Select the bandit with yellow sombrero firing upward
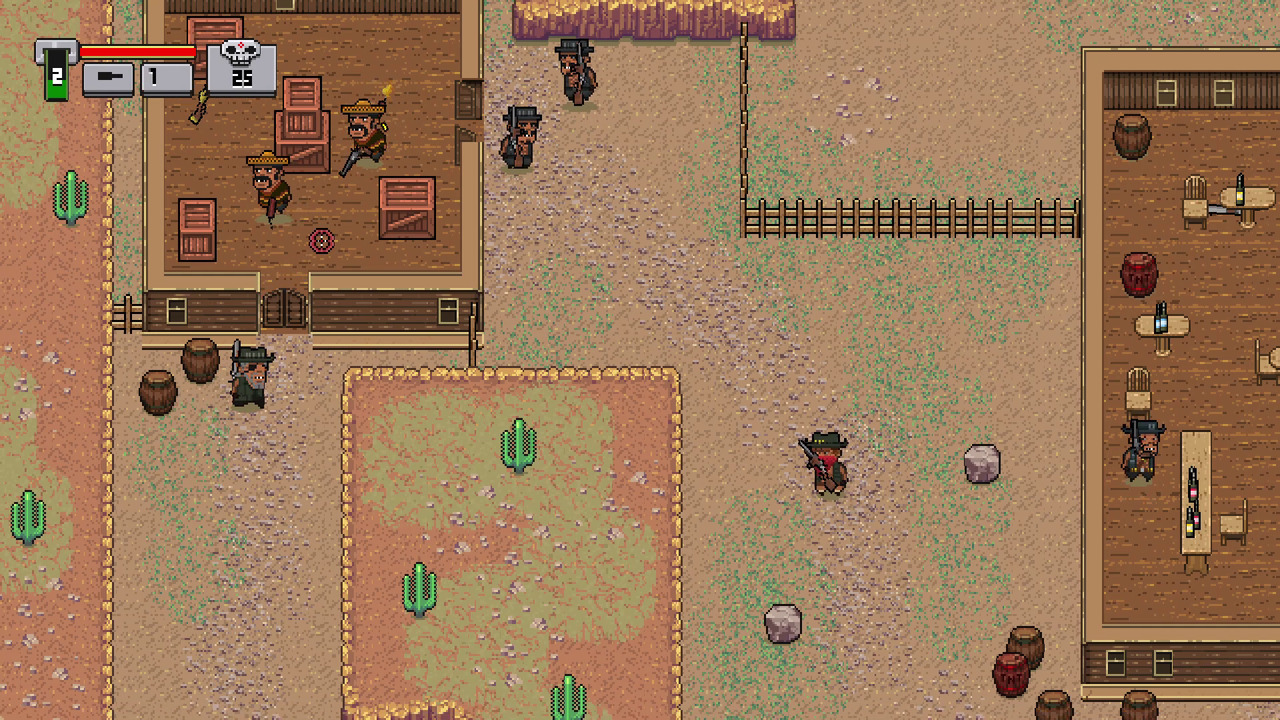Viewport: 1280px width, 720px height. coord(365,130)
